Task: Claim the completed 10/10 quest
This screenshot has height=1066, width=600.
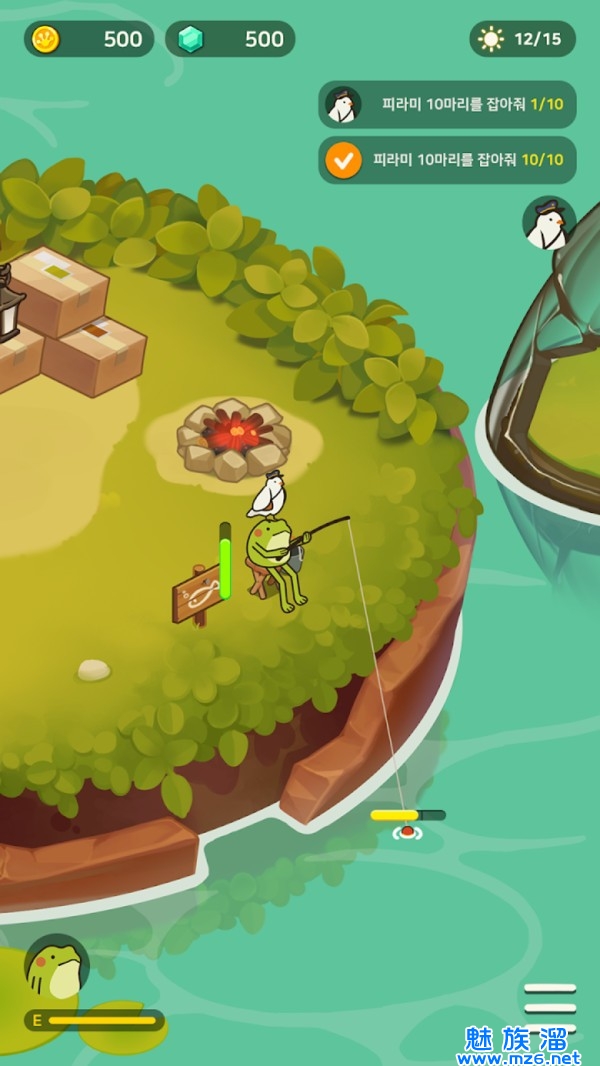Action: pyautogui.click(x=447, y=160)
